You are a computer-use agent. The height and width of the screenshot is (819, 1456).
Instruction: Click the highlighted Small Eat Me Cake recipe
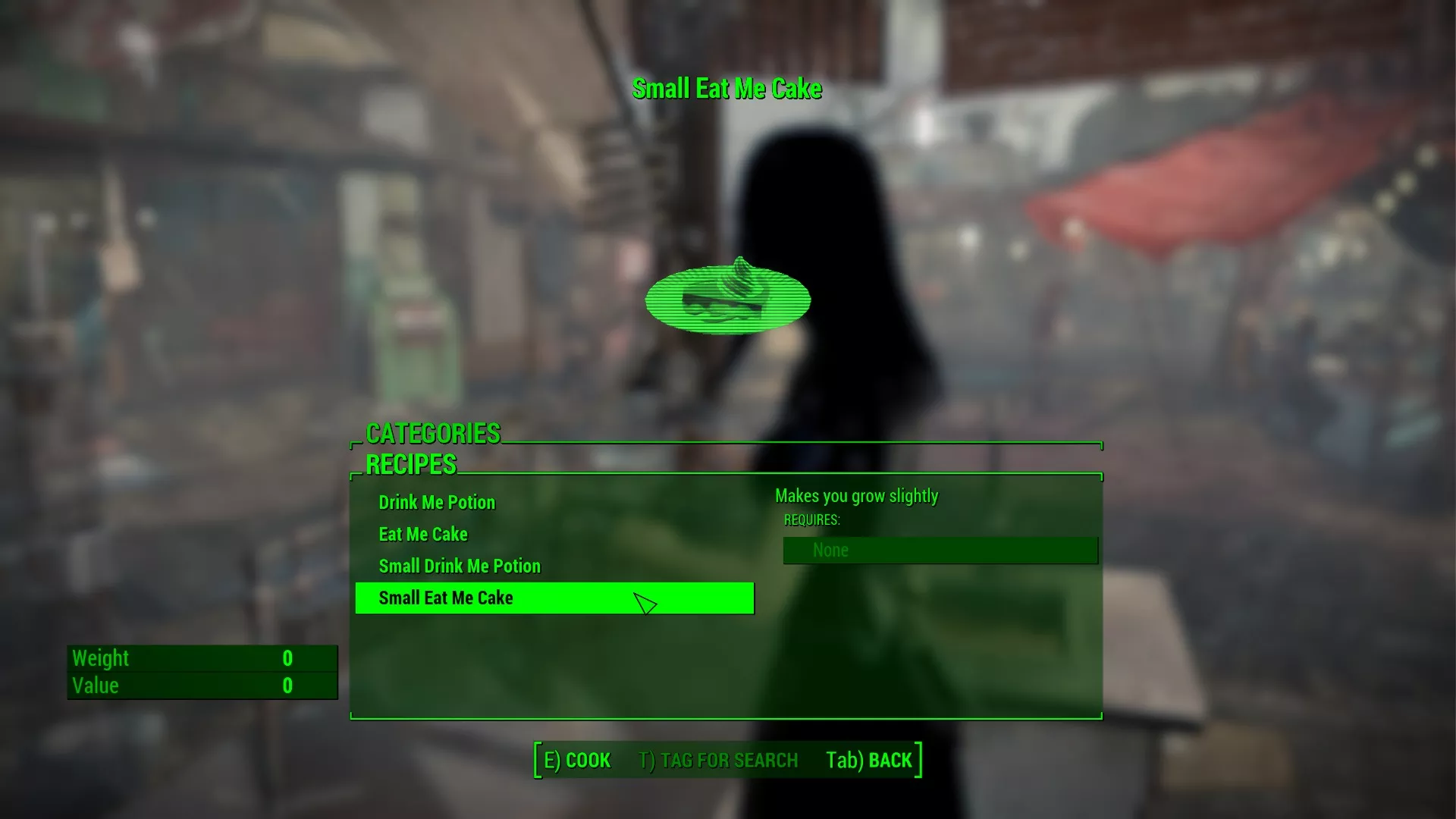[x=446, y=598]
